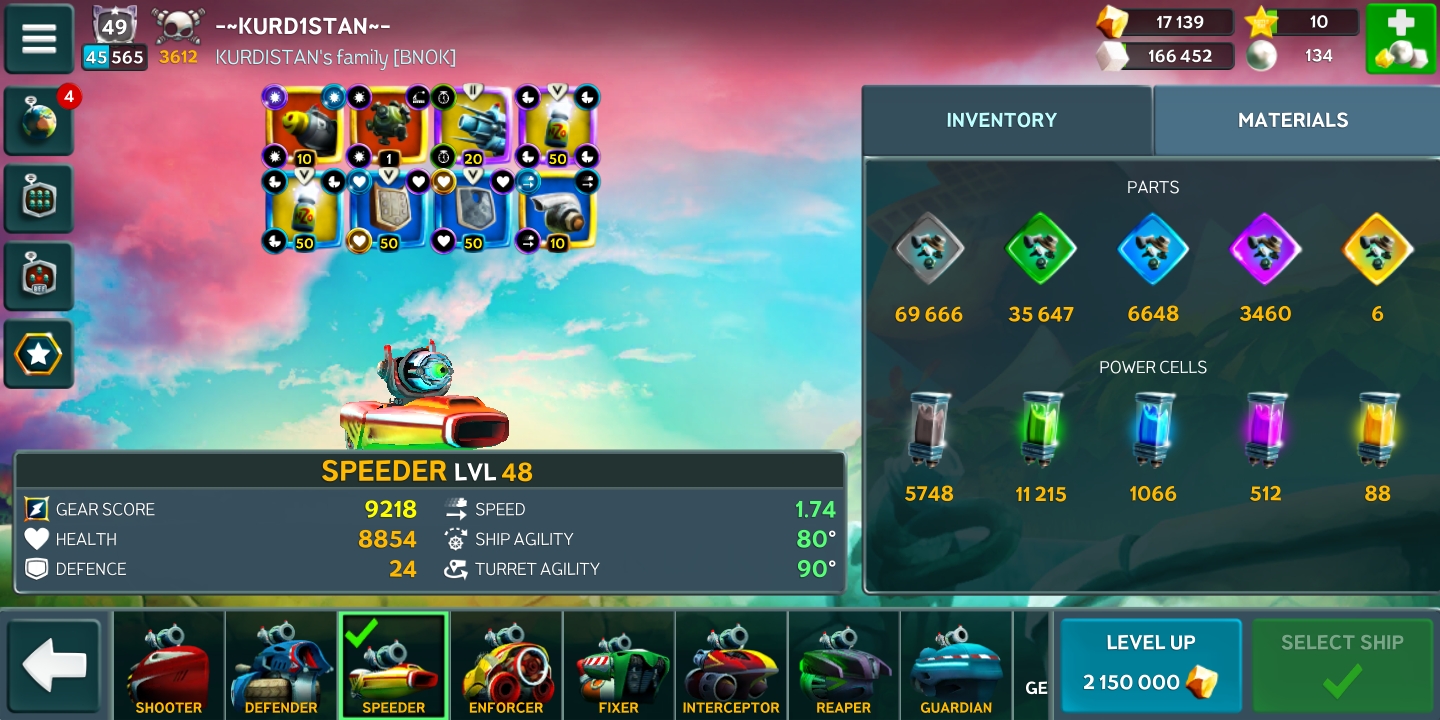Go back using the white arrow
Screen dimensions: 1440x720
(x=54, y=666)
